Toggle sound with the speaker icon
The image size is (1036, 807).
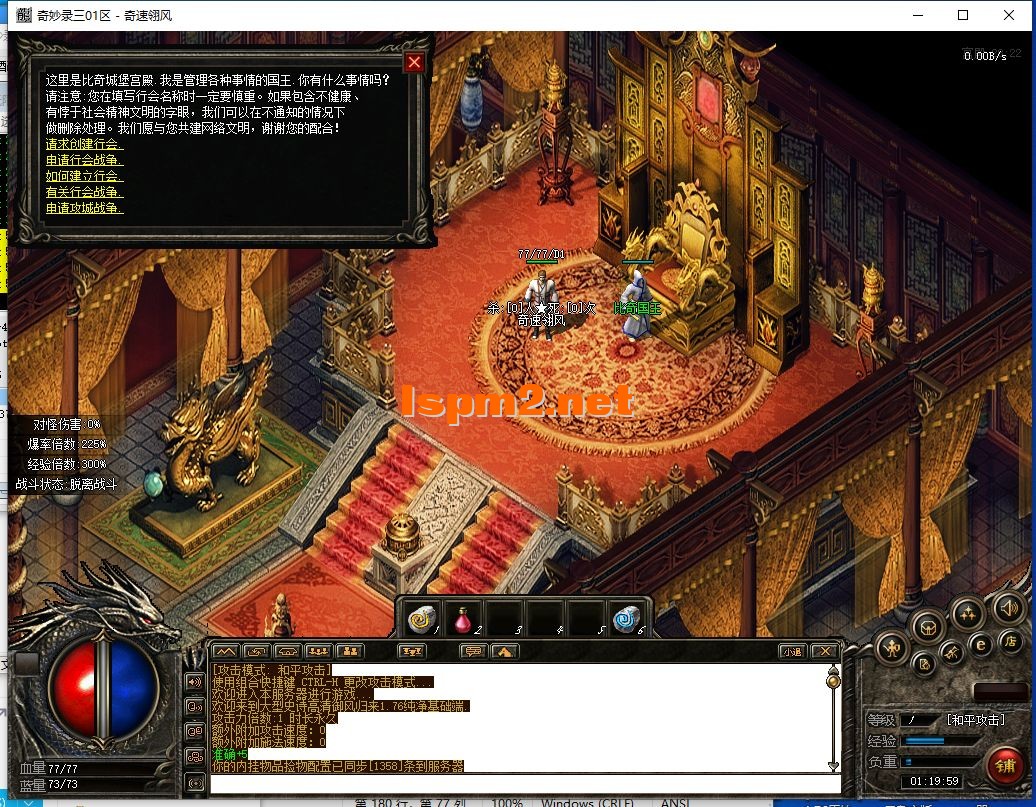1008,607
